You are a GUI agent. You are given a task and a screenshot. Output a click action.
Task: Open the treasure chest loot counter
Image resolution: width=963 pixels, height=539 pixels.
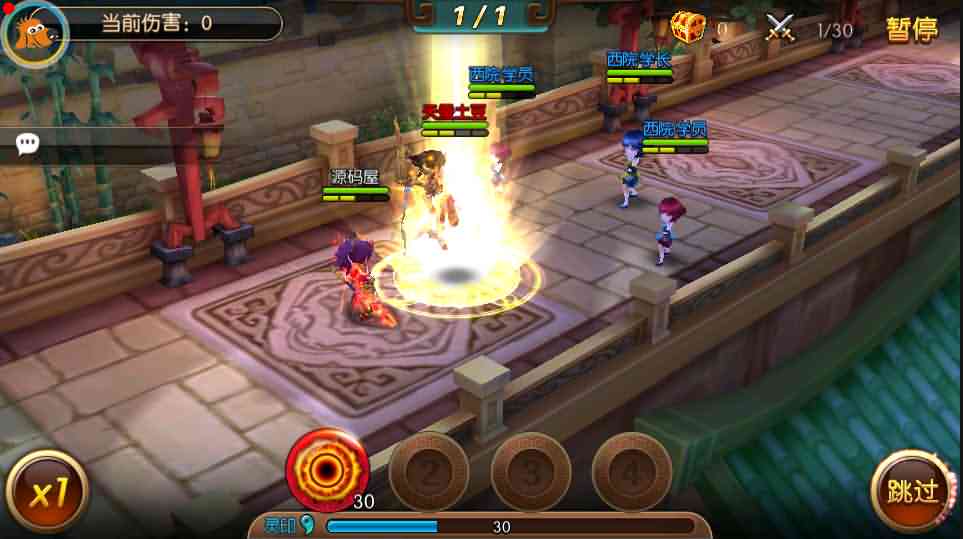tap(688, 27)
